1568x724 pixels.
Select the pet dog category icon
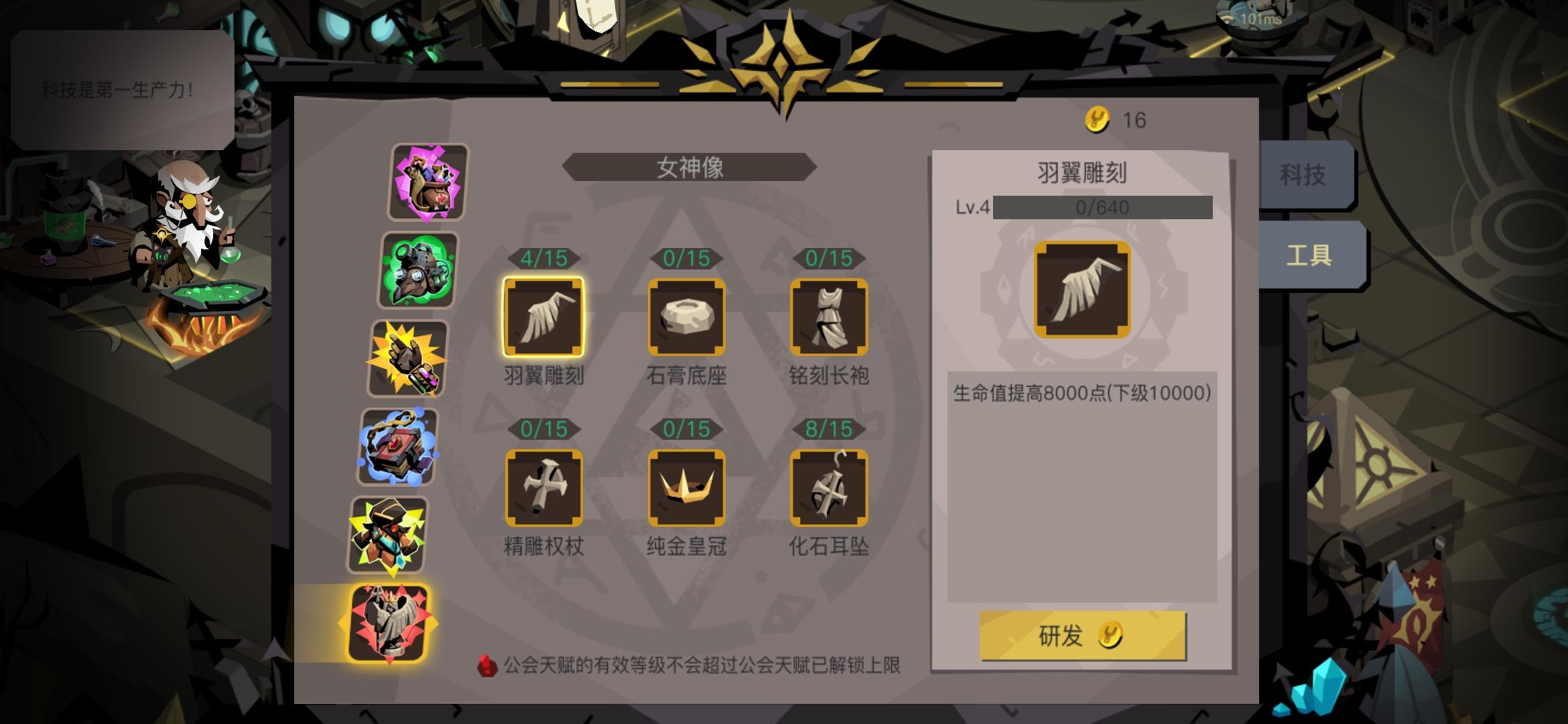[x=426, y=182]
